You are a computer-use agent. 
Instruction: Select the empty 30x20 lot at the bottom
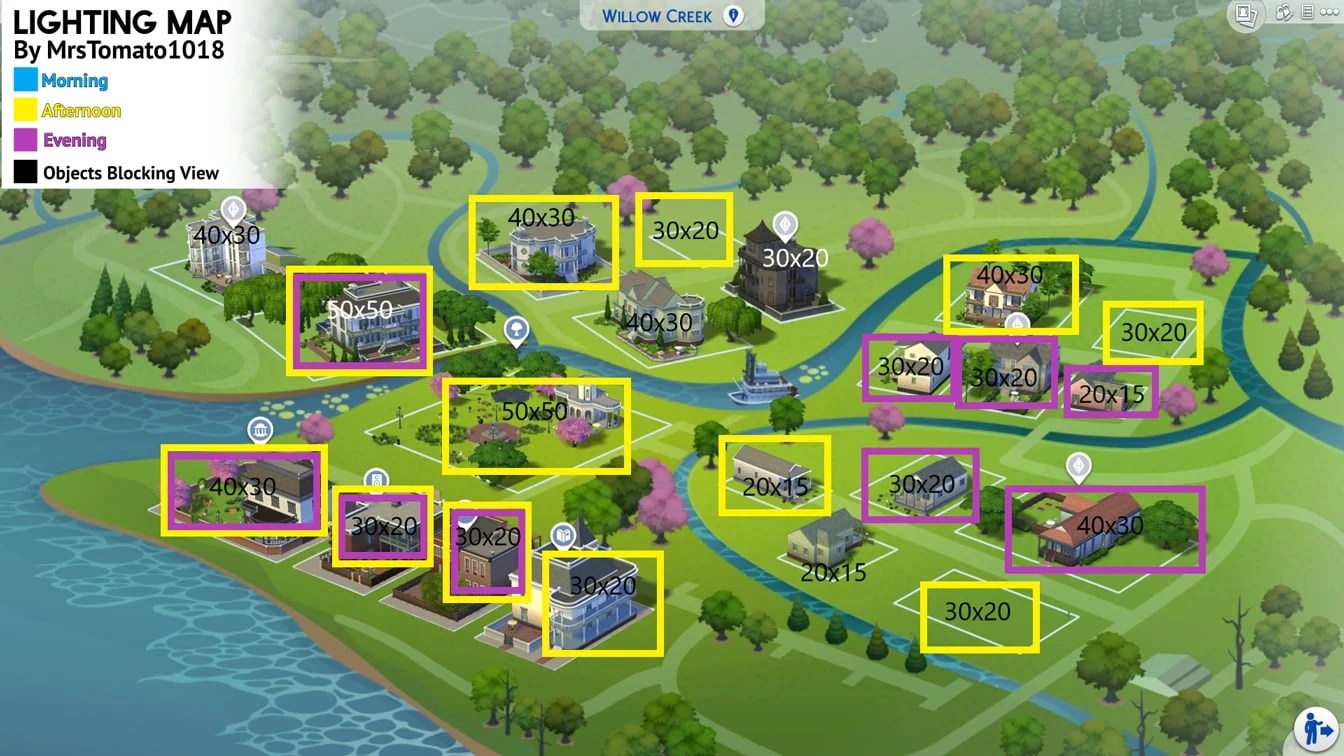coord(978,615)
